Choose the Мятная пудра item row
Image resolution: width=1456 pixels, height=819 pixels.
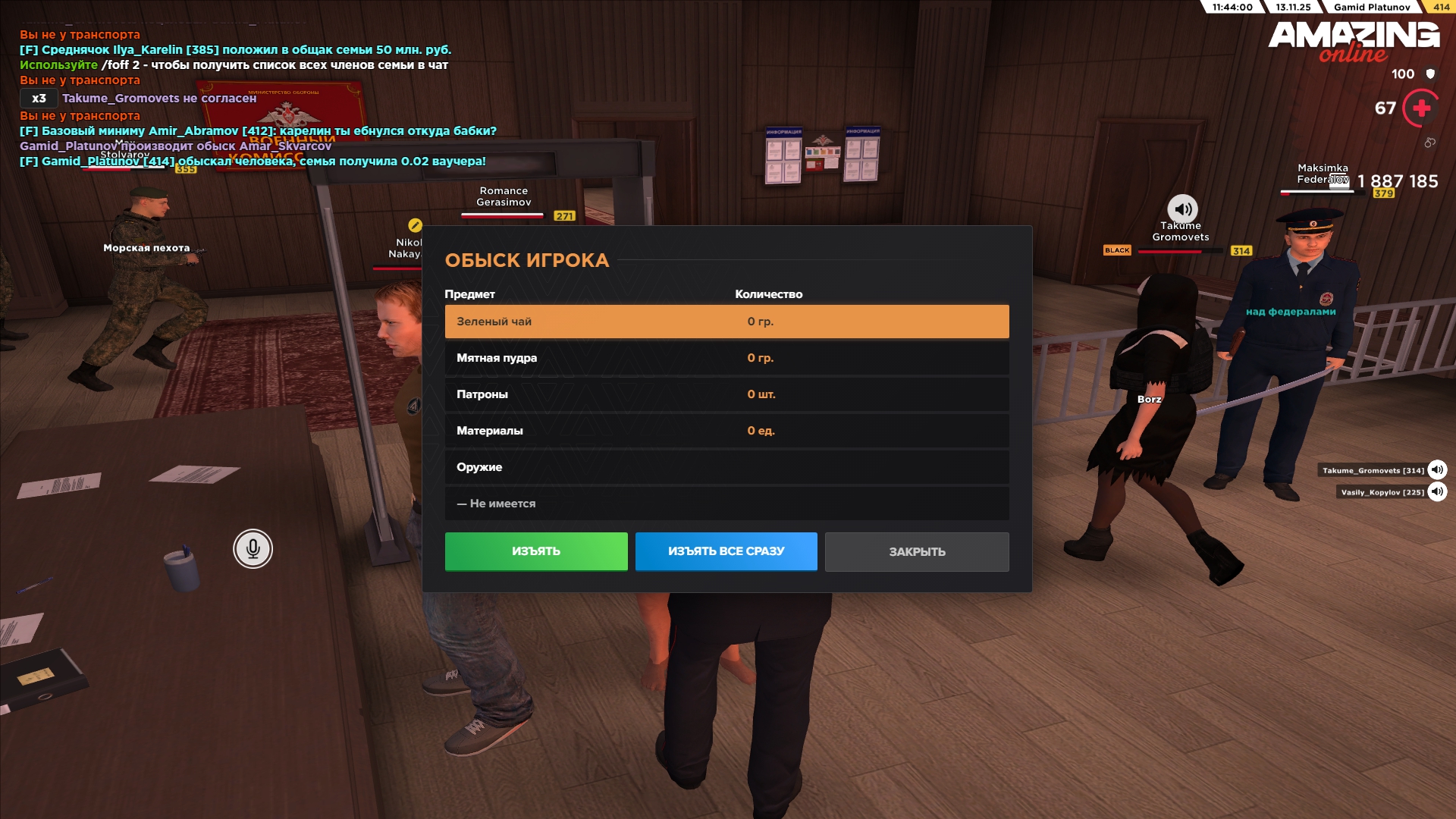coord(726,358)
